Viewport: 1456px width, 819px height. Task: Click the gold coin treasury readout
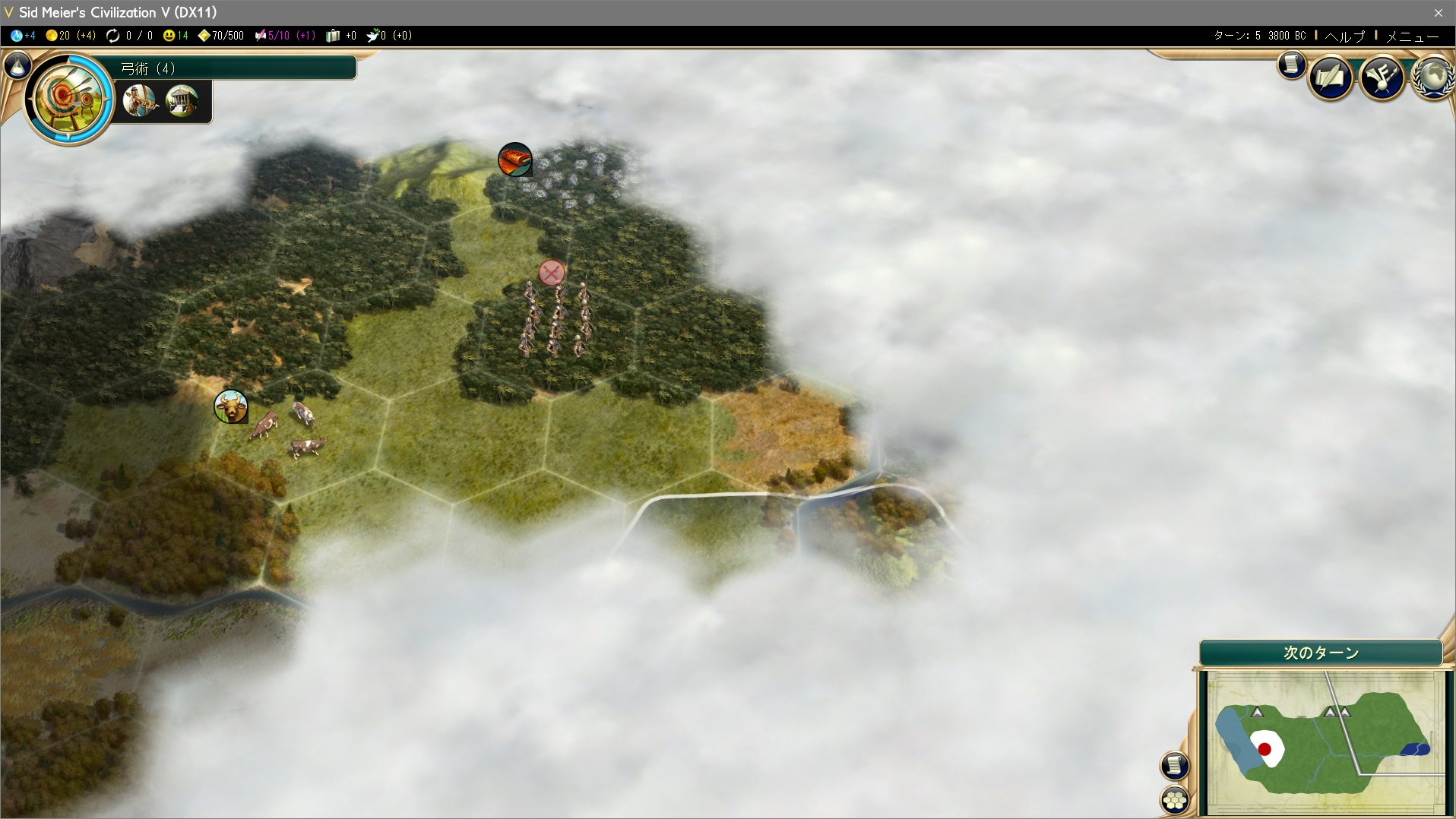(70, 36)
